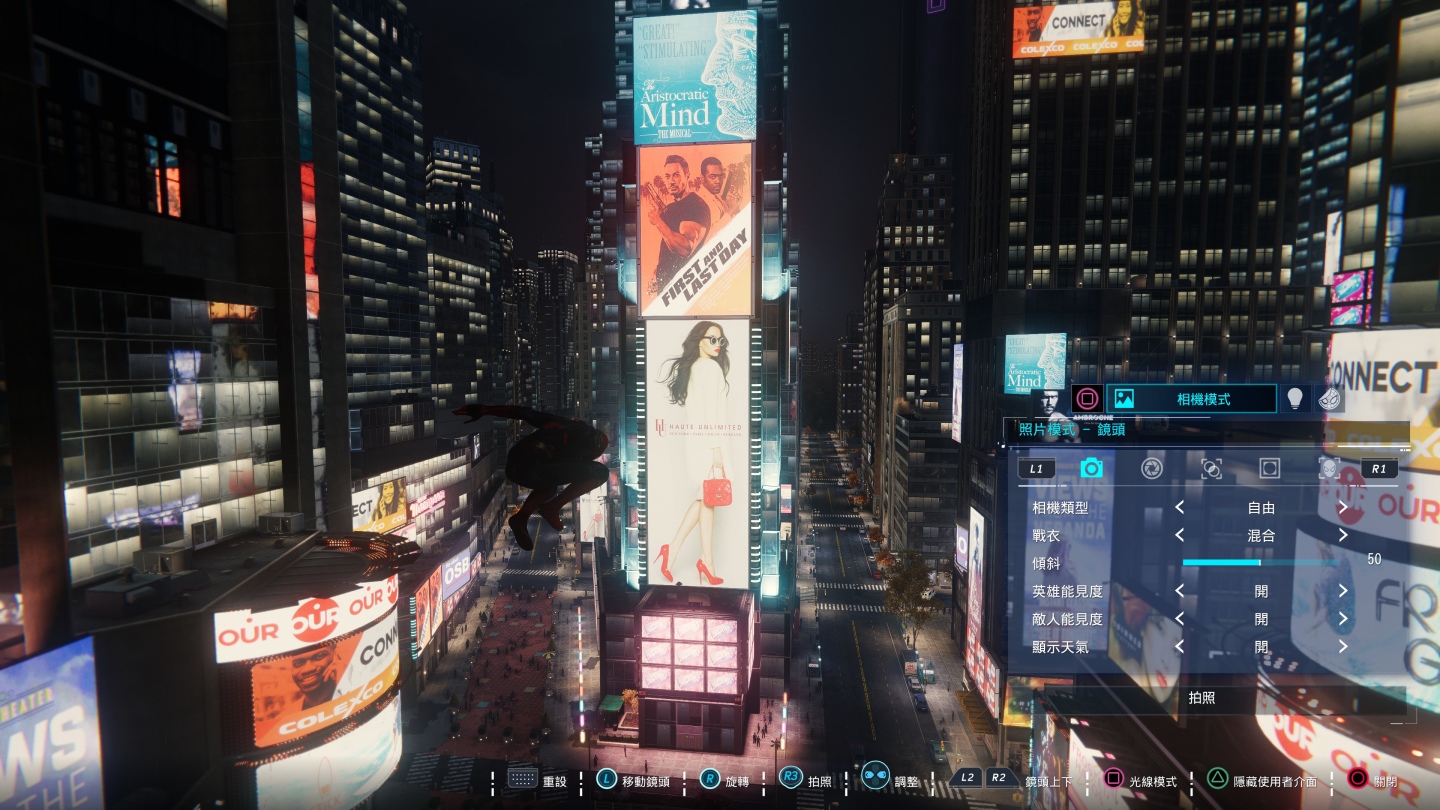The height and width of the screenshot is (810, 1440).
Task: Switch to the square frame tab
Action: [1270, 468]
